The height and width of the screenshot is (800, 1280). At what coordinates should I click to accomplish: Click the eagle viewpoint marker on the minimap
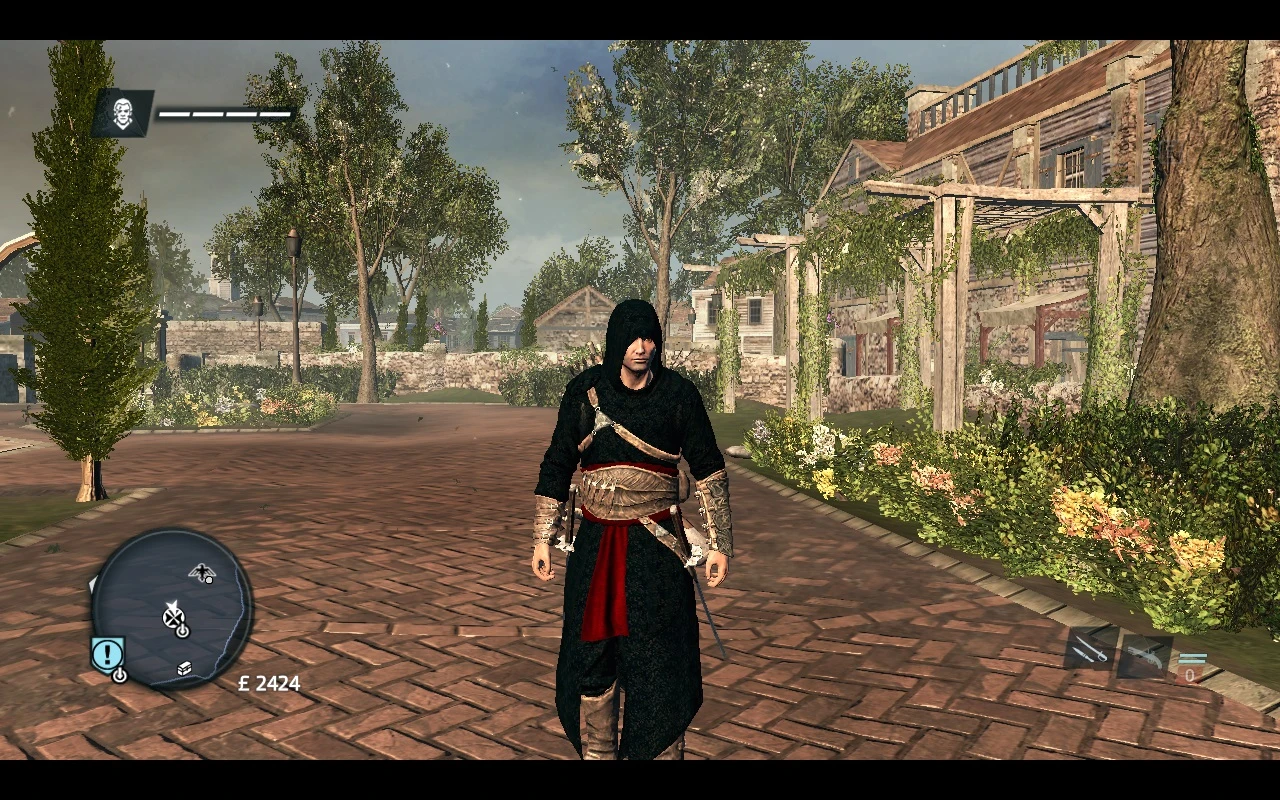click(x=201, y=571)
